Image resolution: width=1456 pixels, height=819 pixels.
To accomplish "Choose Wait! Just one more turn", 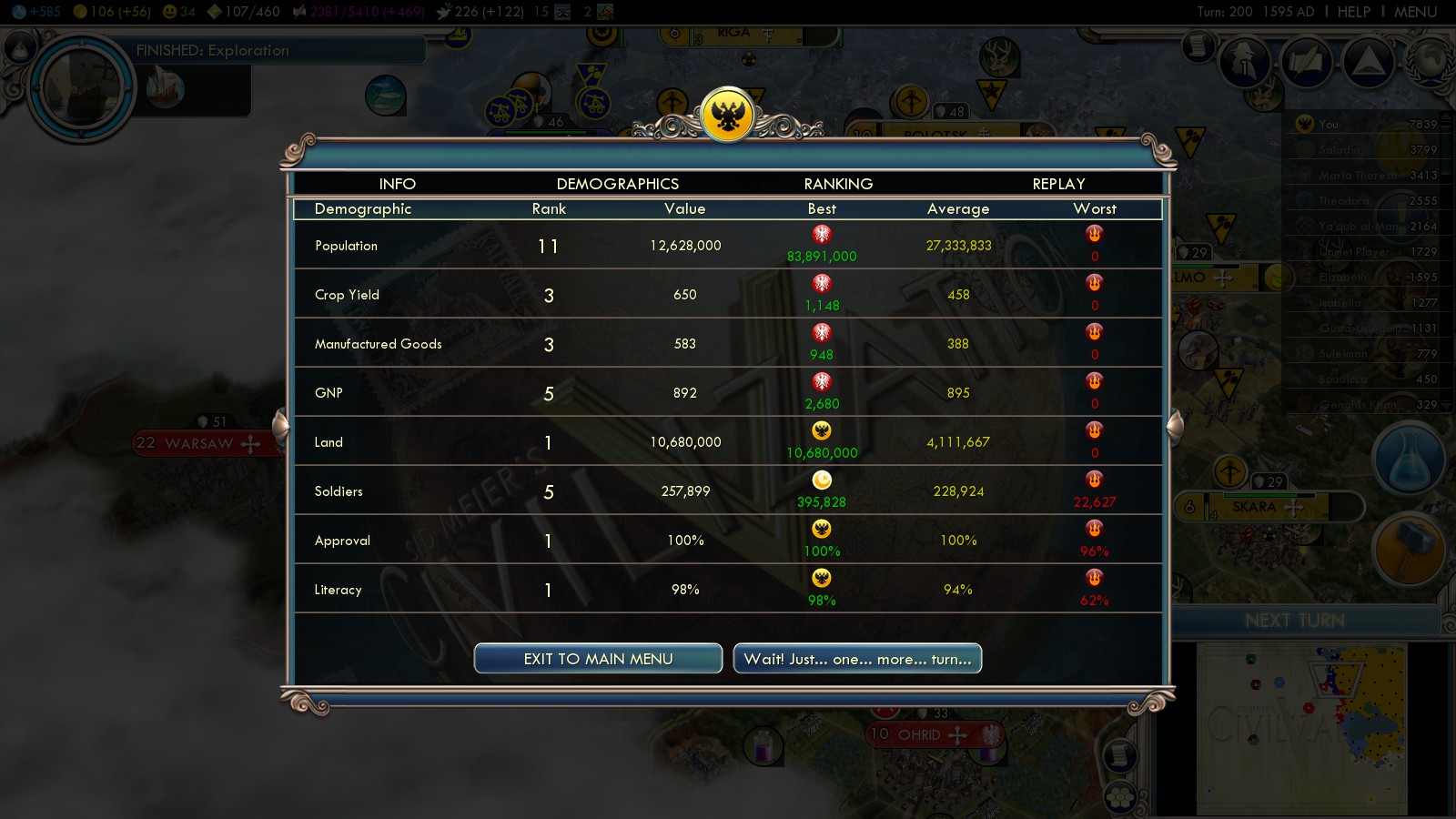I will pyautogui.click(x=857, y=659).
